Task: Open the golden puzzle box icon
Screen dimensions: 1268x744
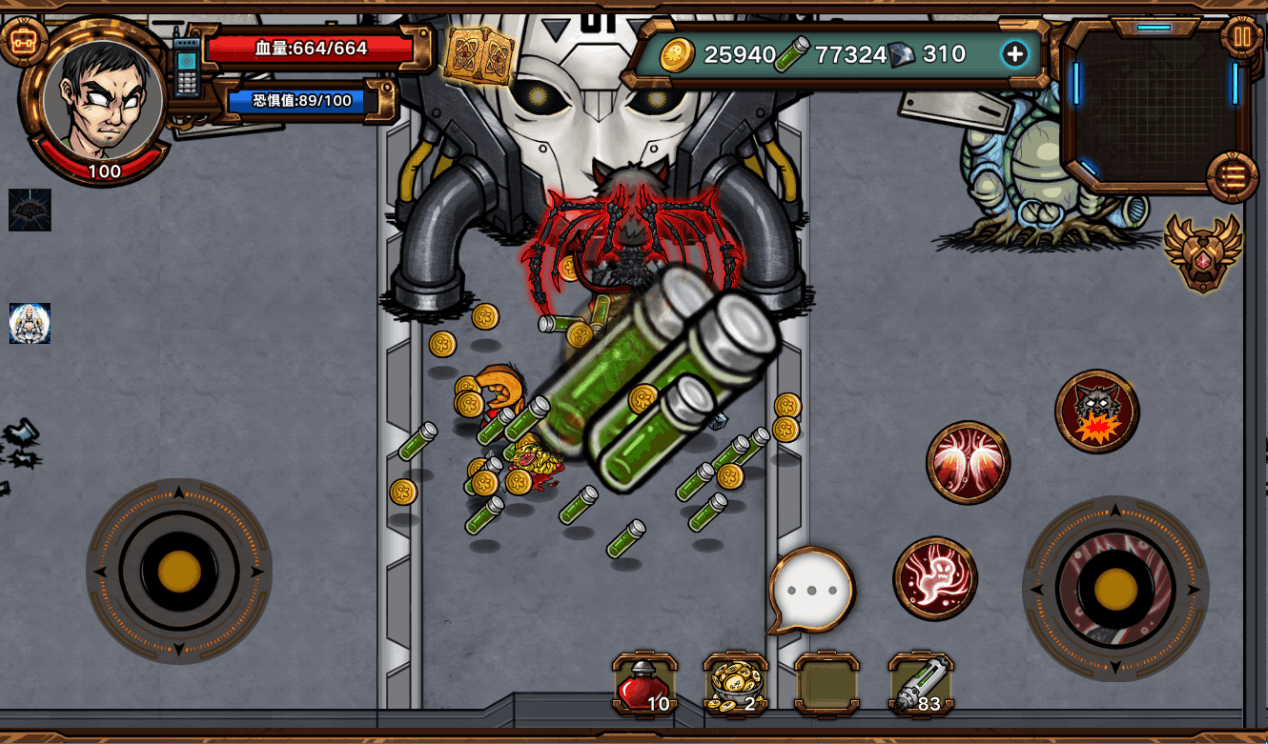Action: pos(478,55)
